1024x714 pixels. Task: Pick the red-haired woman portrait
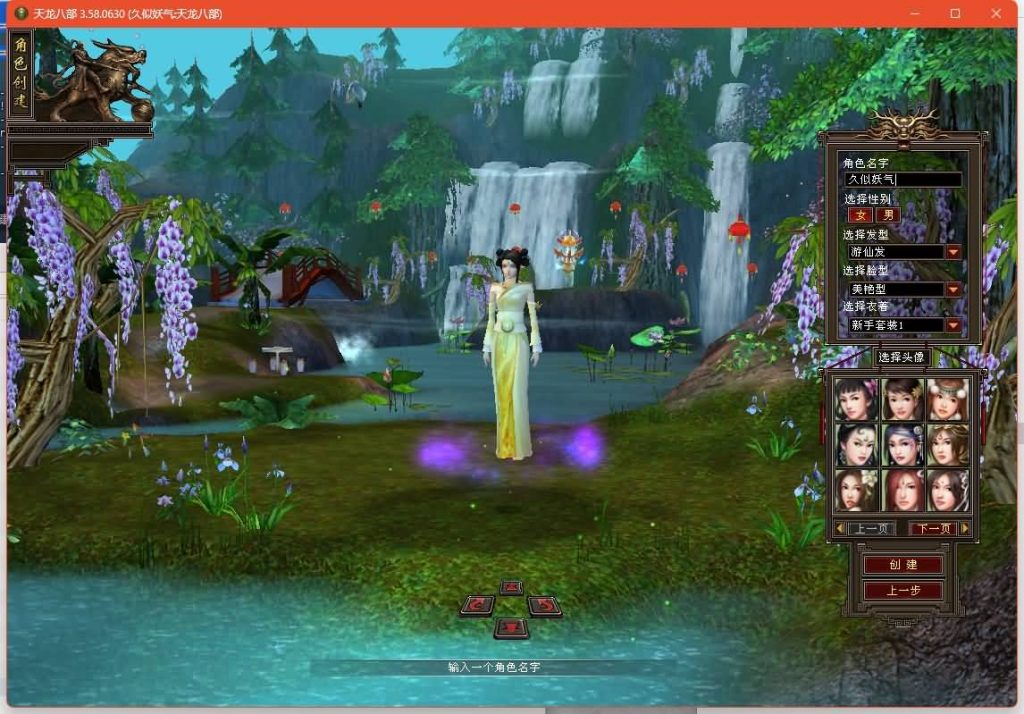(902, 490)
